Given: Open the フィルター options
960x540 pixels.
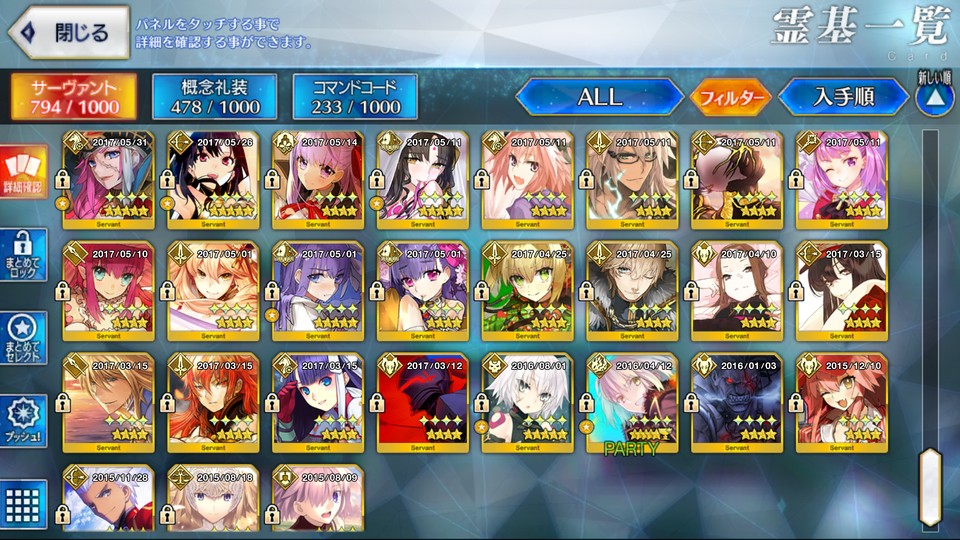Looking at the screenshot, I should pos(729,97).
